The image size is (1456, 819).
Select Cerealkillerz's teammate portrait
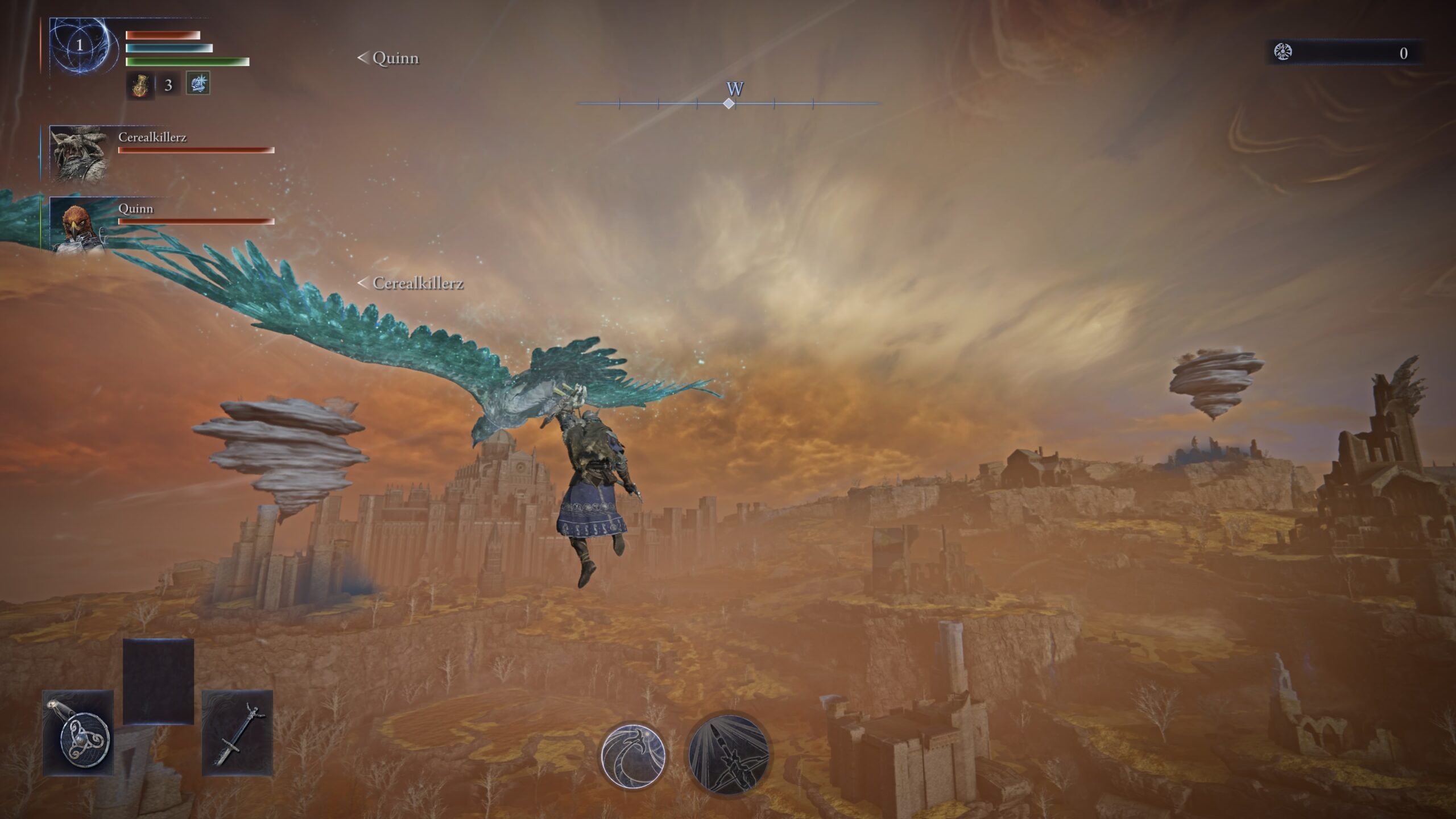(80, 154)
